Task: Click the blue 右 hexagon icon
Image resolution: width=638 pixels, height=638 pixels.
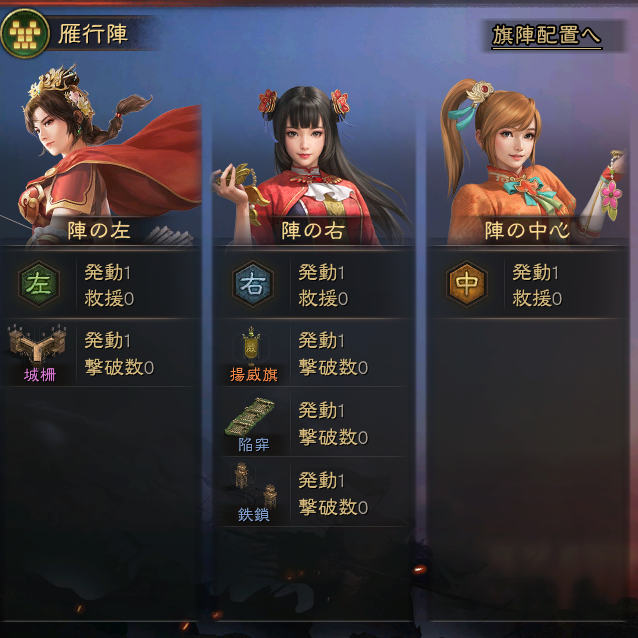Action: [252, 284]
